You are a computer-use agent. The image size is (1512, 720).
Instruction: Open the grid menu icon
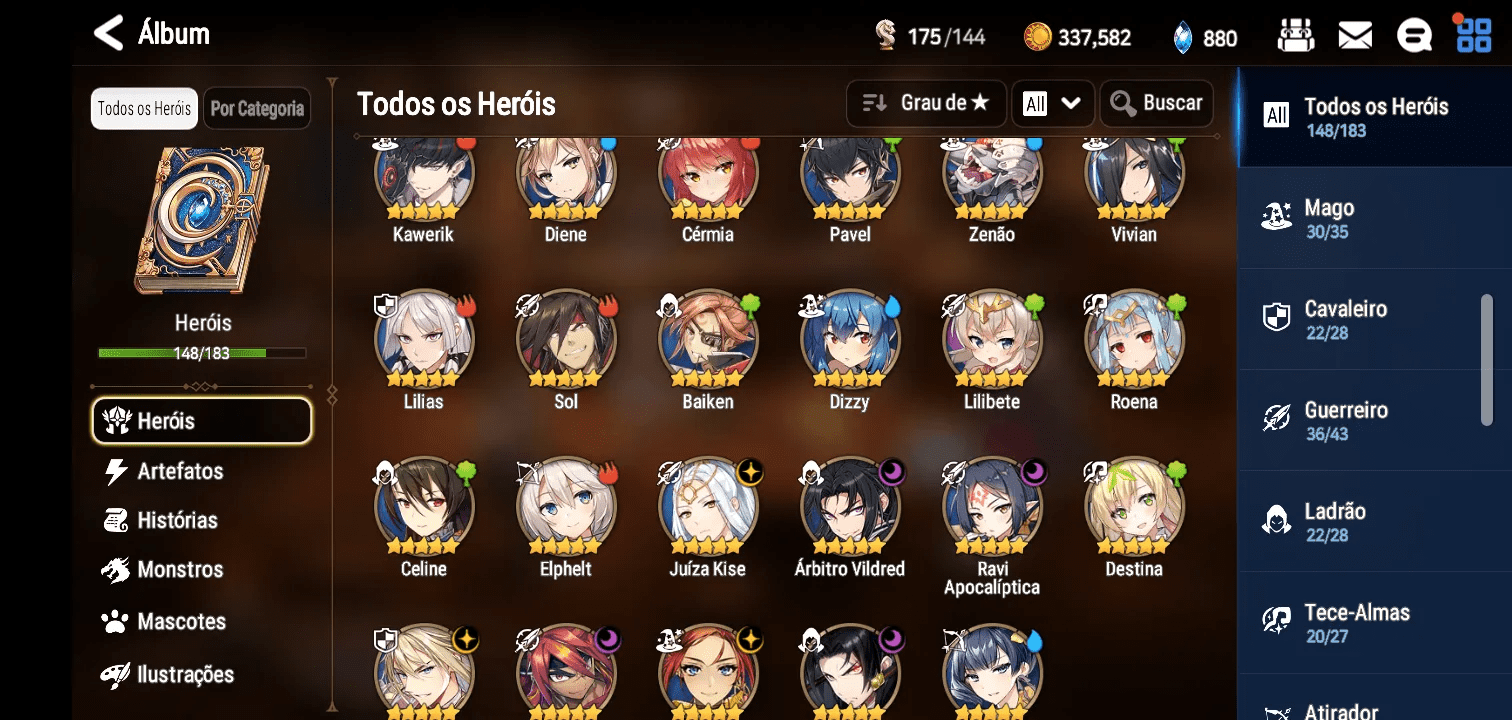1473,36
